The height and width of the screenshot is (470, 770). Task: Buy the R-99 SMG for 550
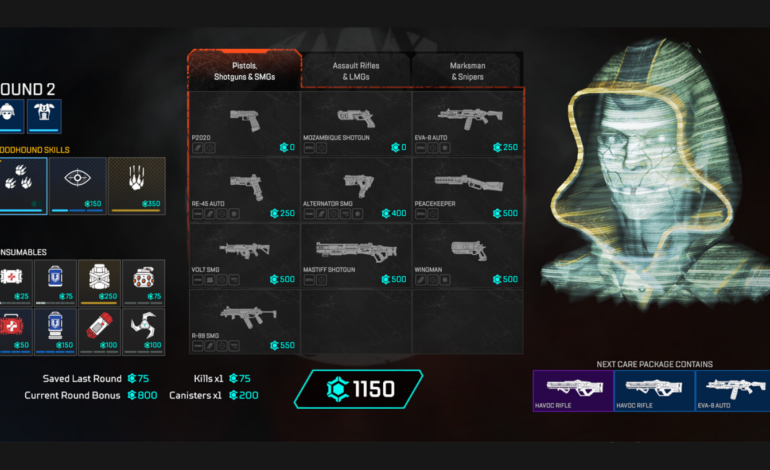[x=244, y=322]
